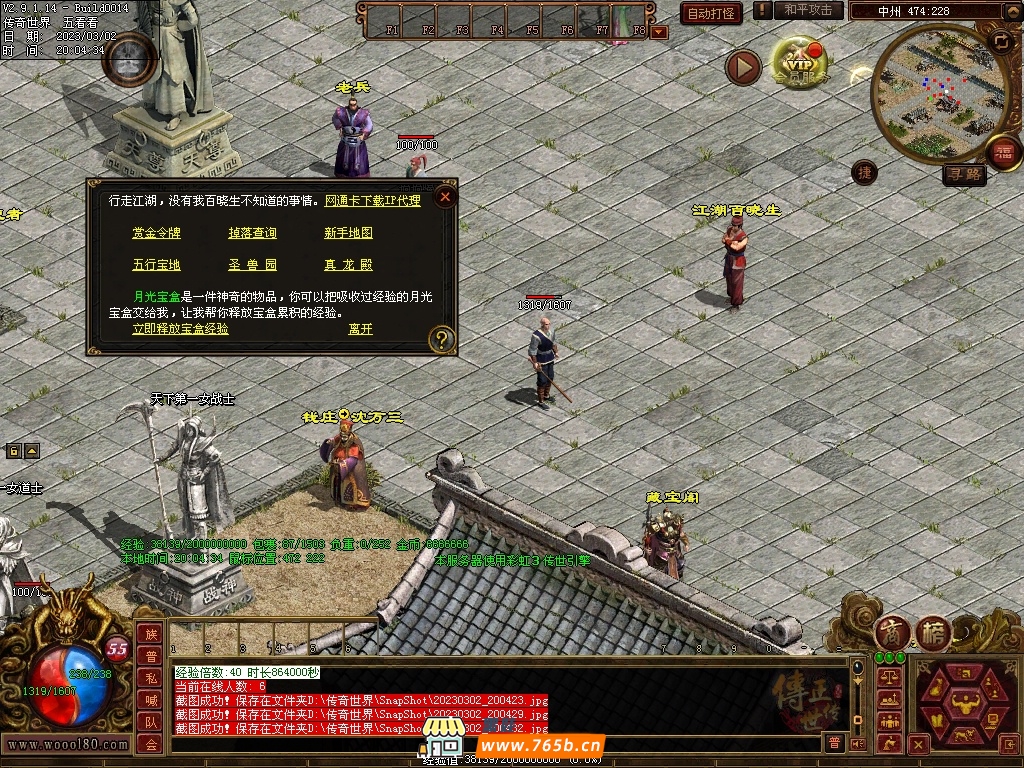Activate the 寻路 pathfinding button
The image size is (1024, 768).
point(964,175)
